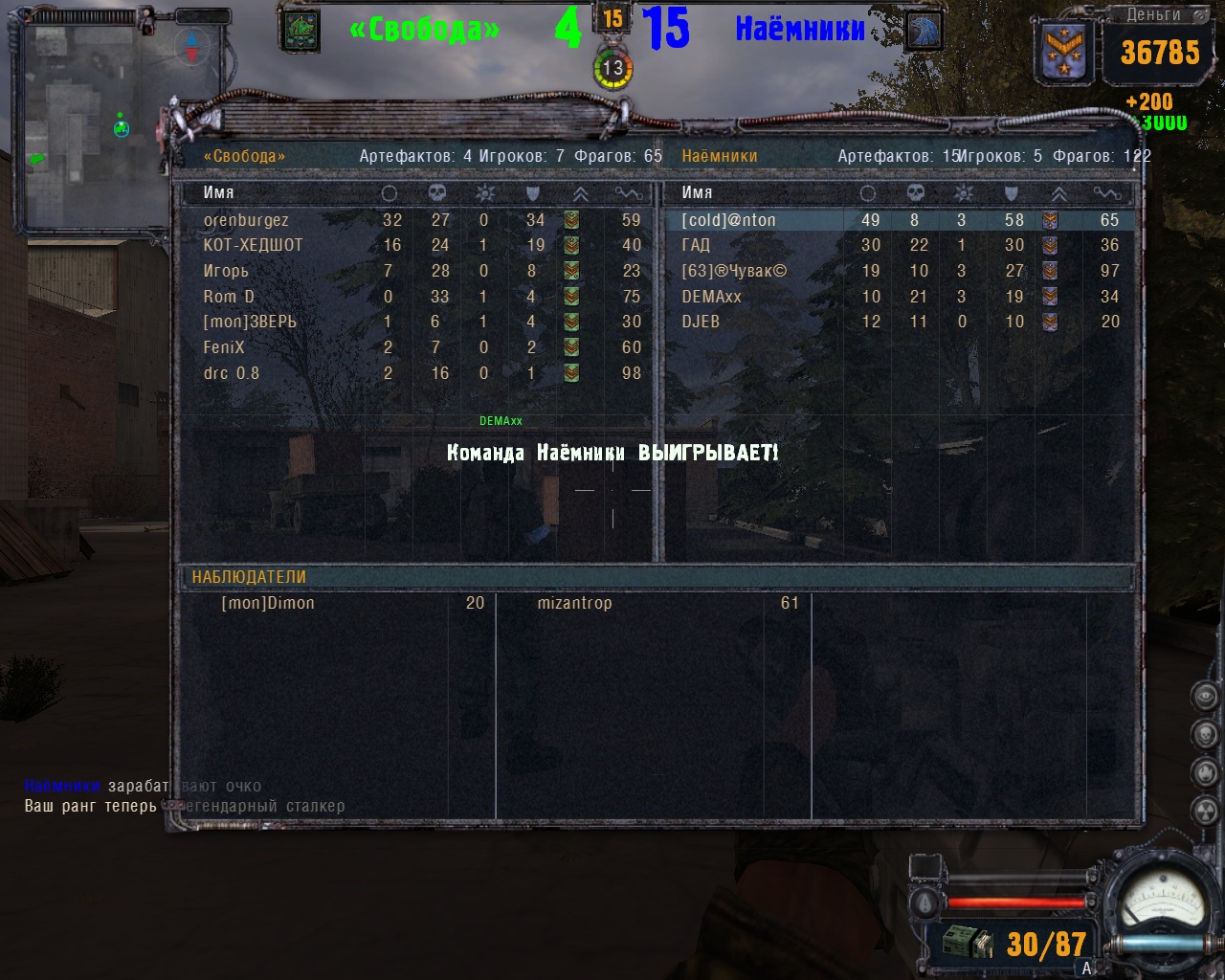Screen dimensions: 1225x980
Task: Choose player ГАД on the Наёмники team
Action: point(696,245)
